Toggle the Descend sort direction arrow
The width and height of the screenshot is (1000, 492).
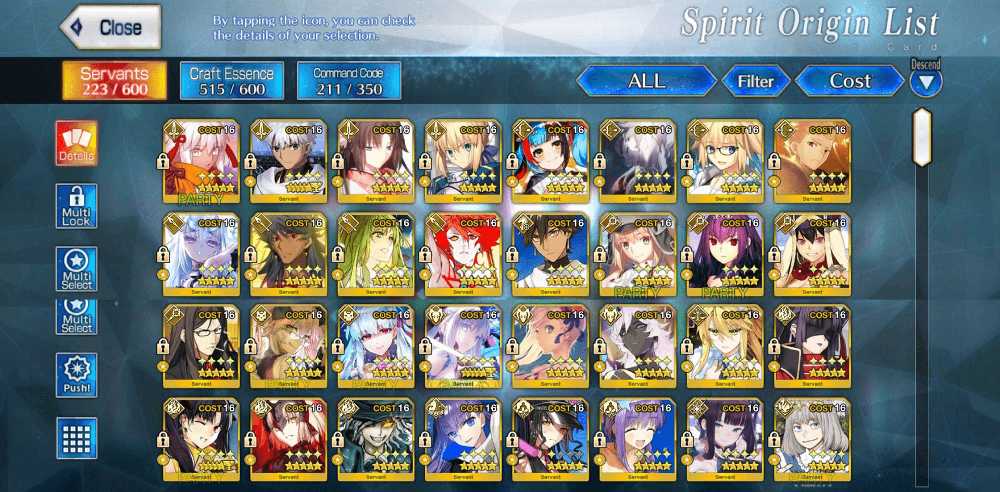click(x=926, y=84)
